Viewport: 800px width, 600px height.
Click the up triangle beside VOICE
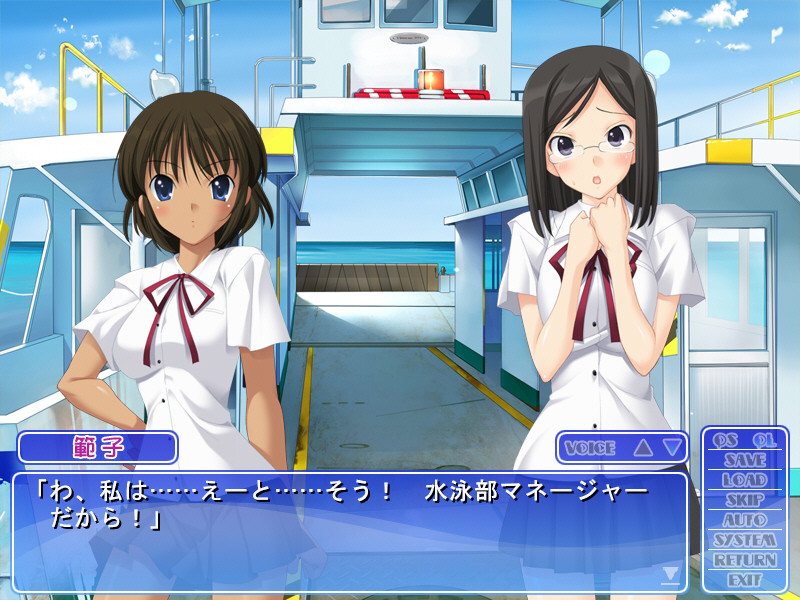(643, 448)
